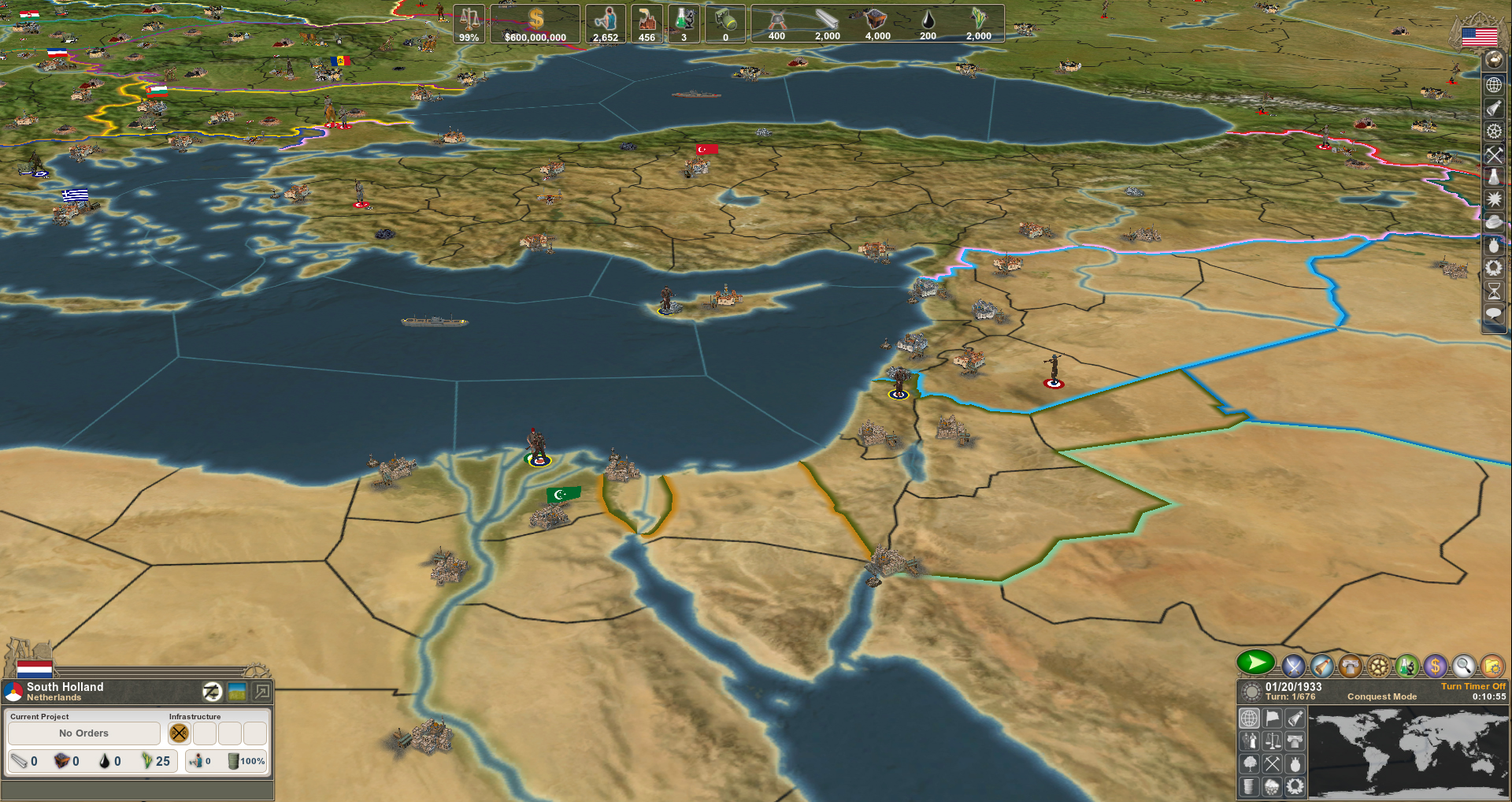Image resolution: width=1512 pixels, height=802 pixels.
Task: Select the globe map mode beside the minimap
Action: (1250, 718)
